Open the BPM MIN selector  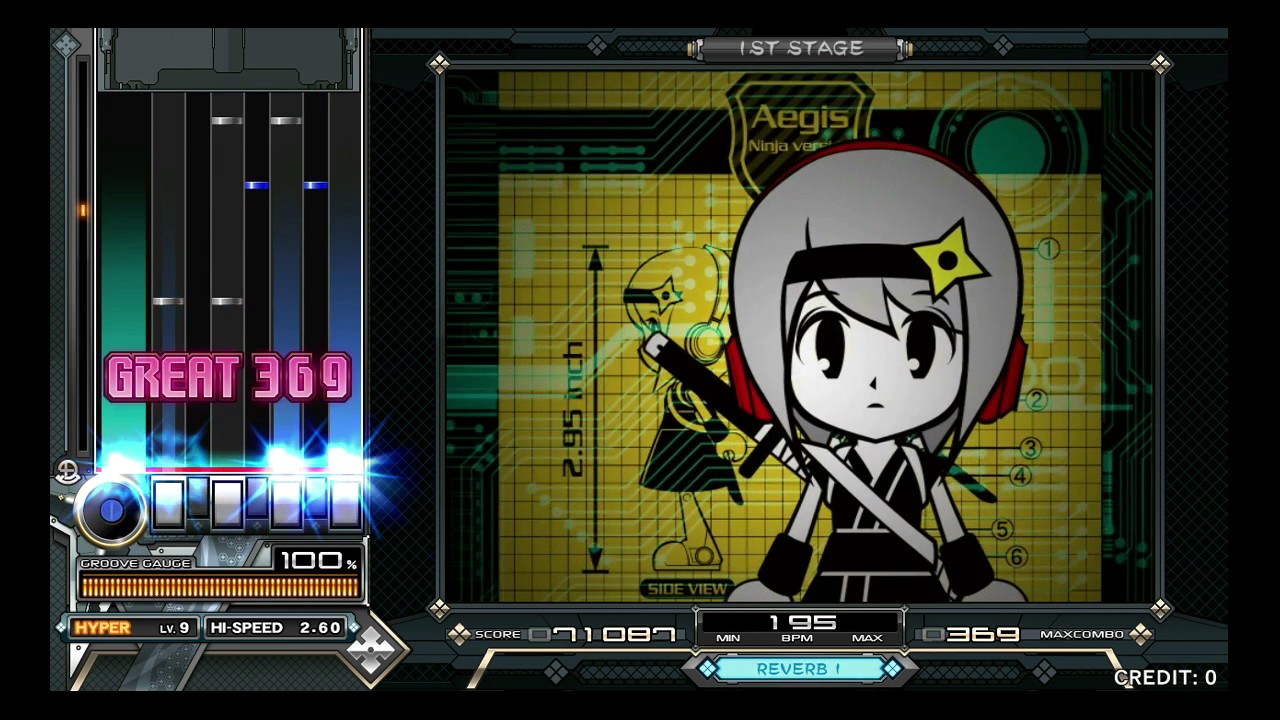729,637
